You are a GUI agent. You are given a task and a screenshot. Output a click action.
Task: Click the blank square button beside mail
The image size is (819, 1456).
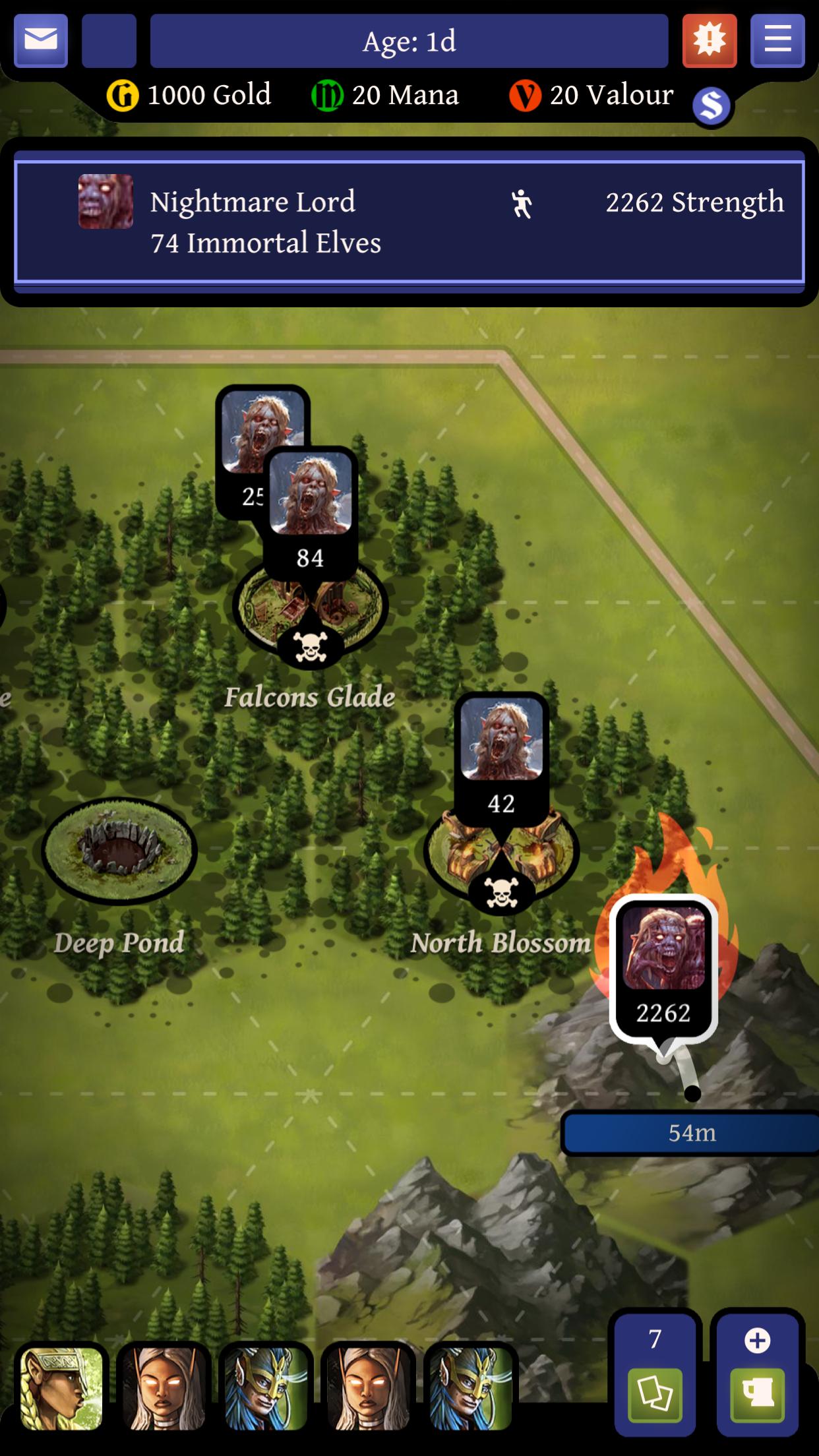tap(109, 41)
